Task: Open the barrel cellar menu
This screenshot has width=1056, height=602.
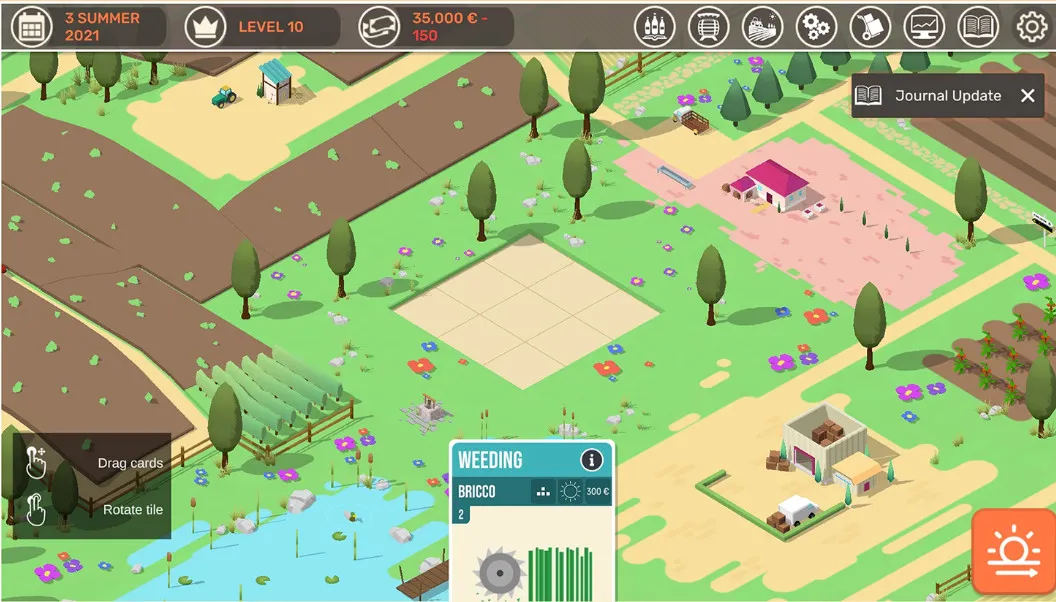Action: coord(709,27)
